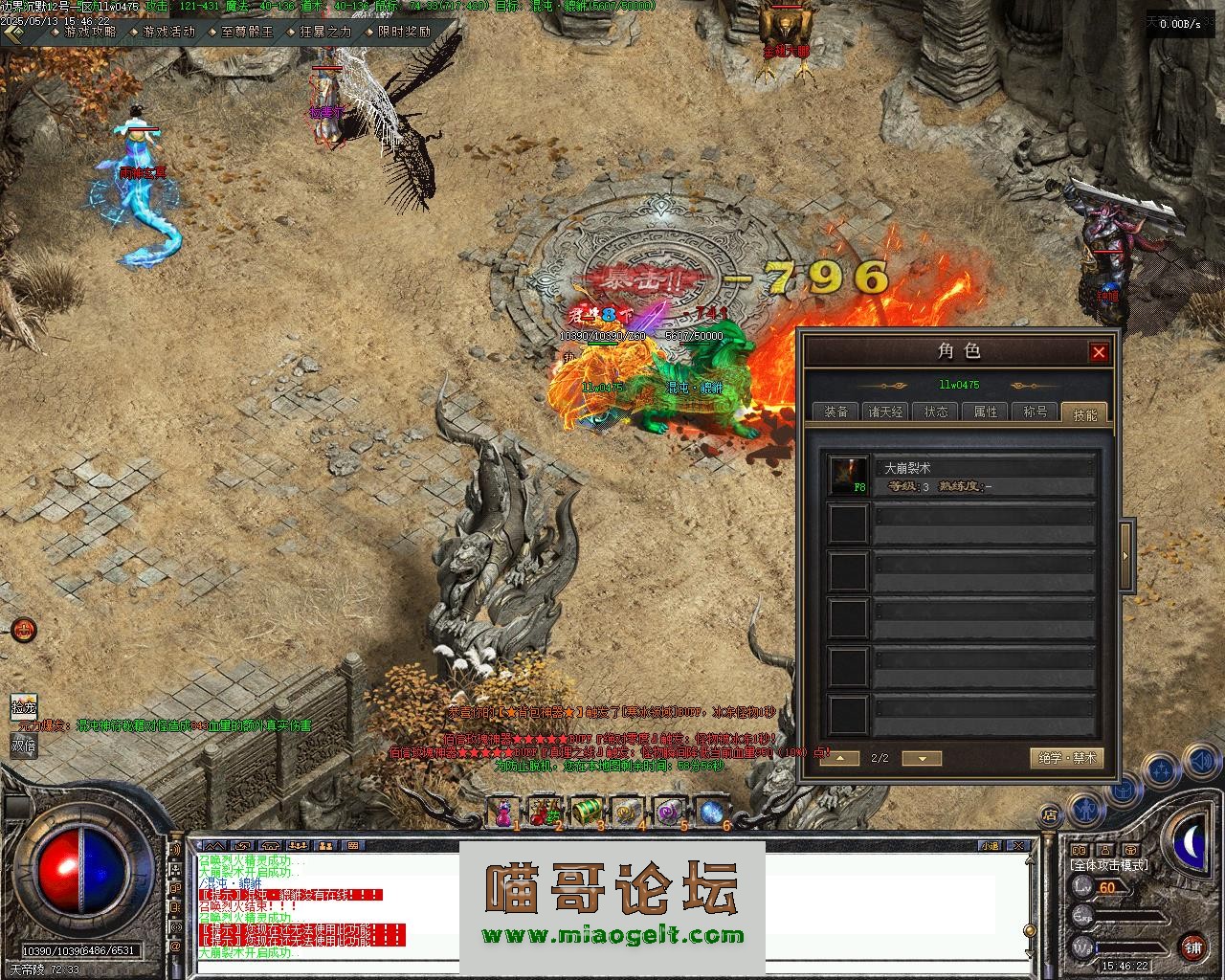Open the 称号 titles tab
This screenshot has width=1225, height=980.
[1036, 412]
